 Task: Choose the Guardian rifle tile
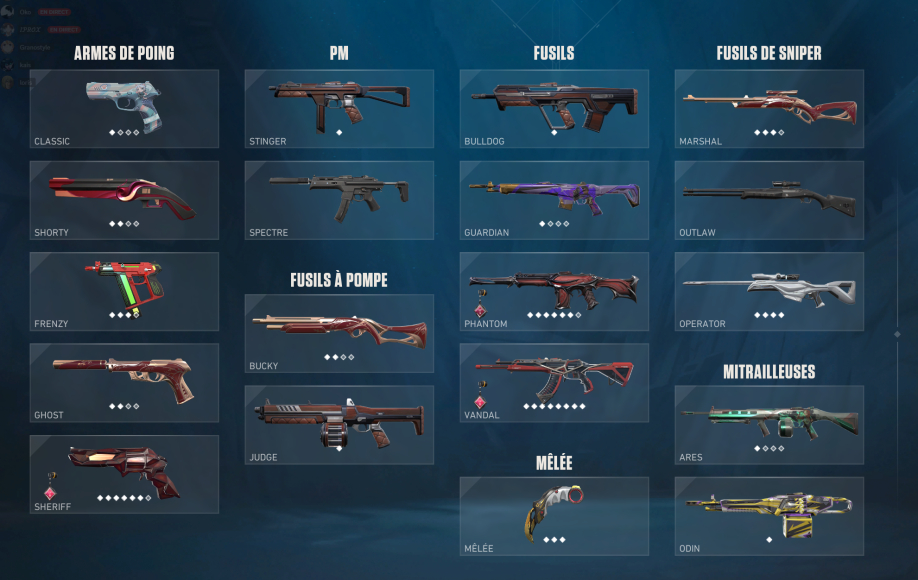(x=554, y=200)
